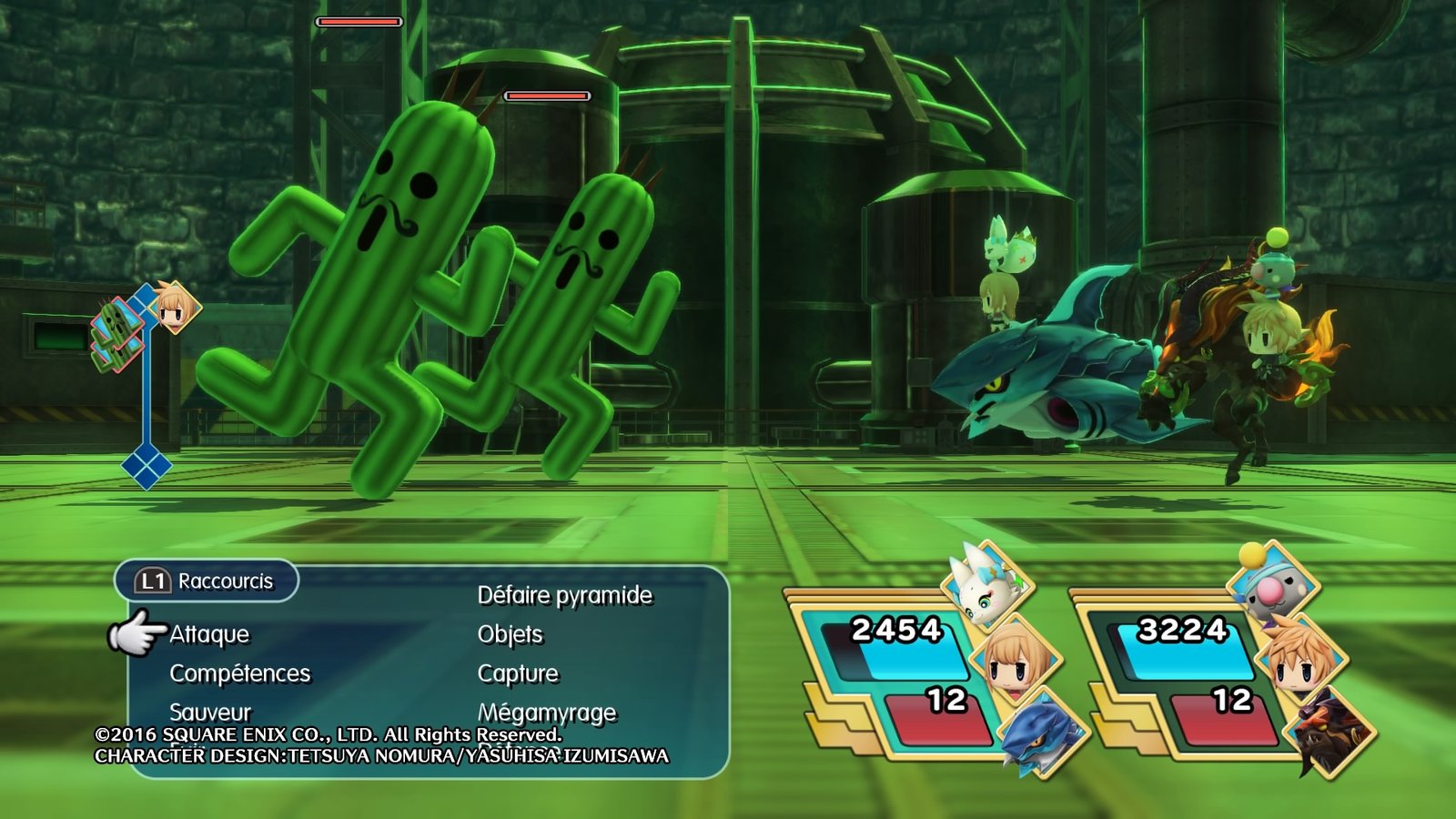Select the dark fiery beast mirage portrait

pos(1328,733)
